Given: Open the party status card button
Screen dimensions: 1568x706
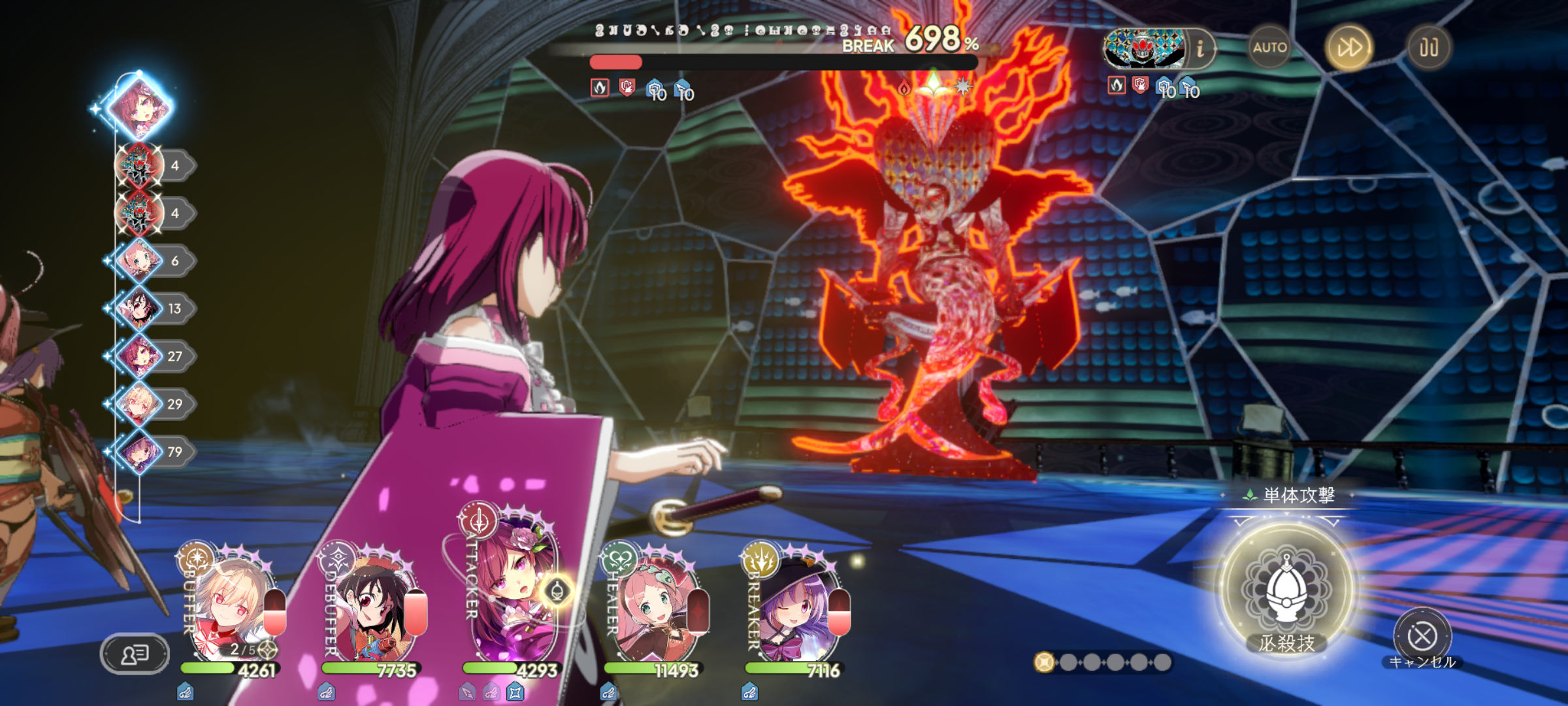Looking at the screenshot, I should click(x=135, y=653).
